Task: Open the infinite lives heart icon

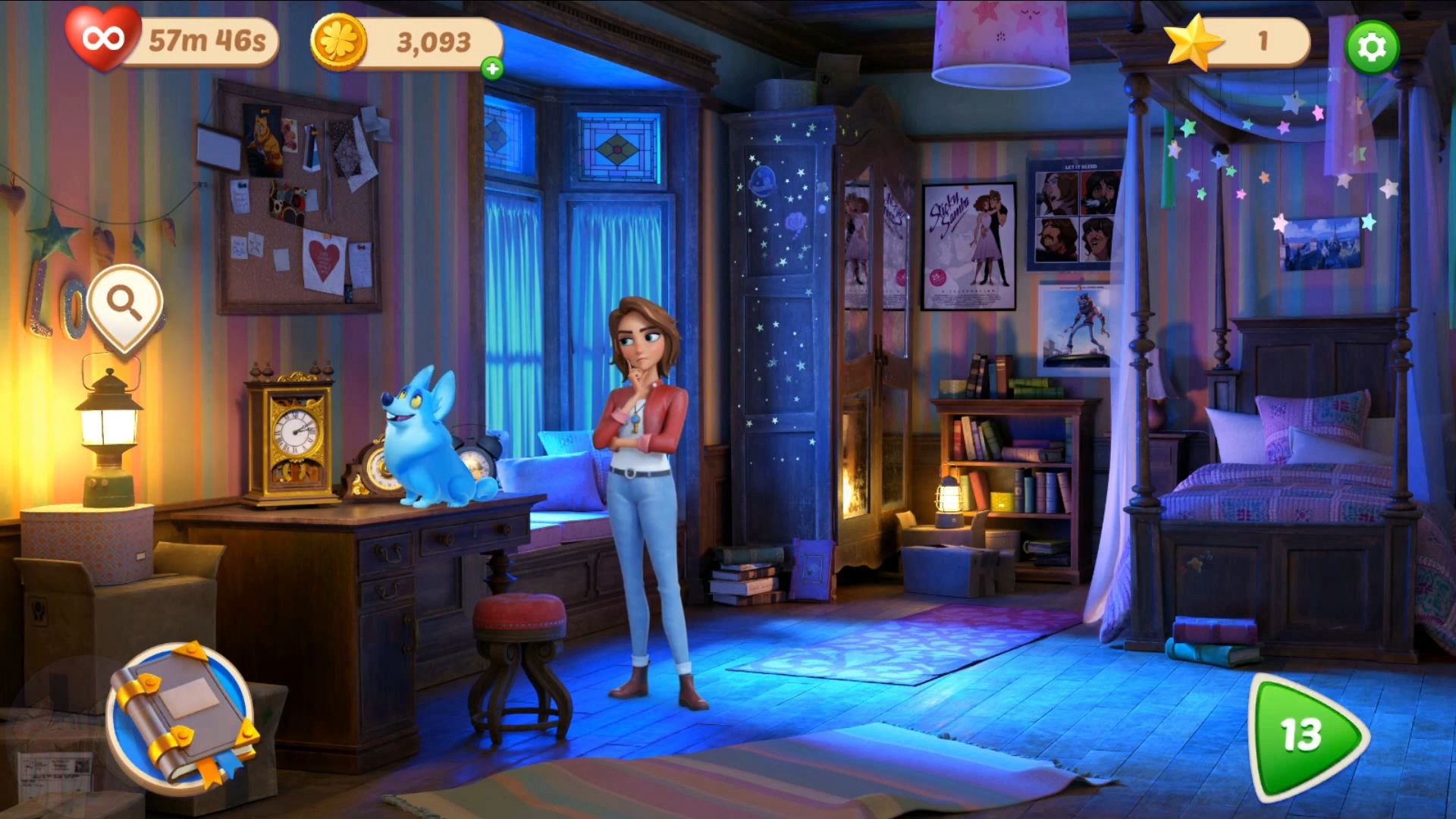Action: [x=102, y=38]
